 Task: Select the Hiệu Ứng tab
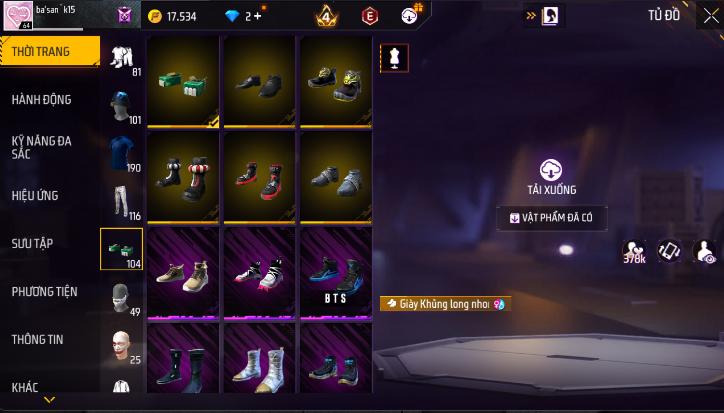click(36, 195)
